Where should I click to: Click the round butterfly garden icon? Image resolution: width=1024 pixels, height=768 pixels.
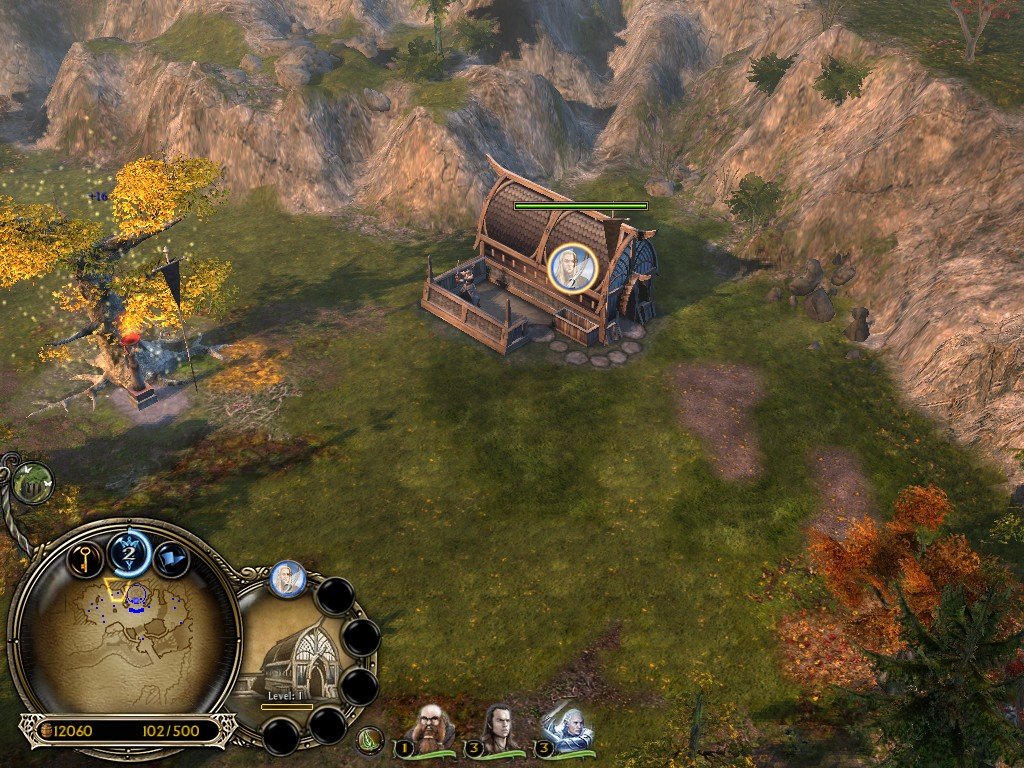coord(33,482)
